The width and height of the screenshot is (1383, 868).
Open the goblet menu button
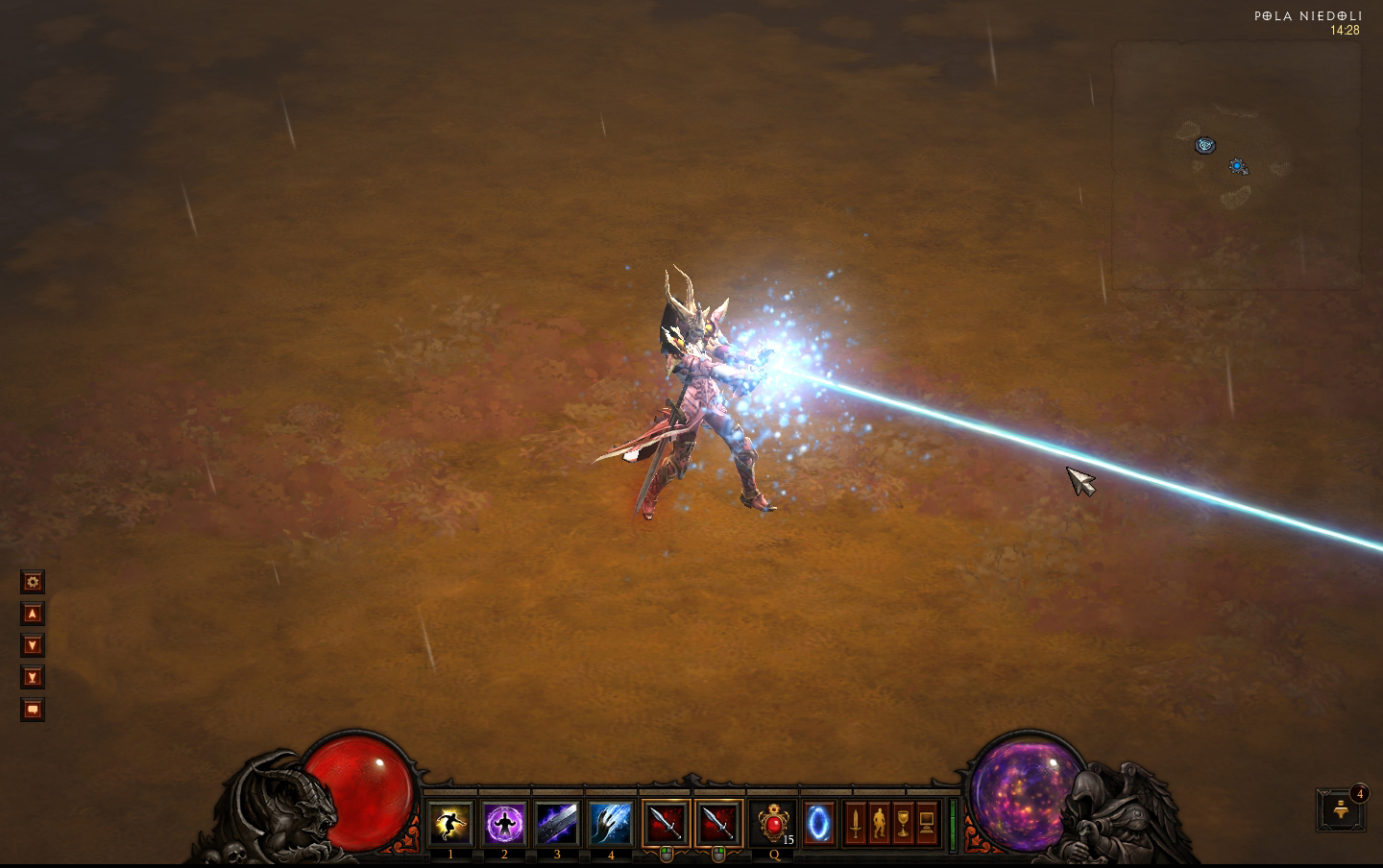click(903, 823)
